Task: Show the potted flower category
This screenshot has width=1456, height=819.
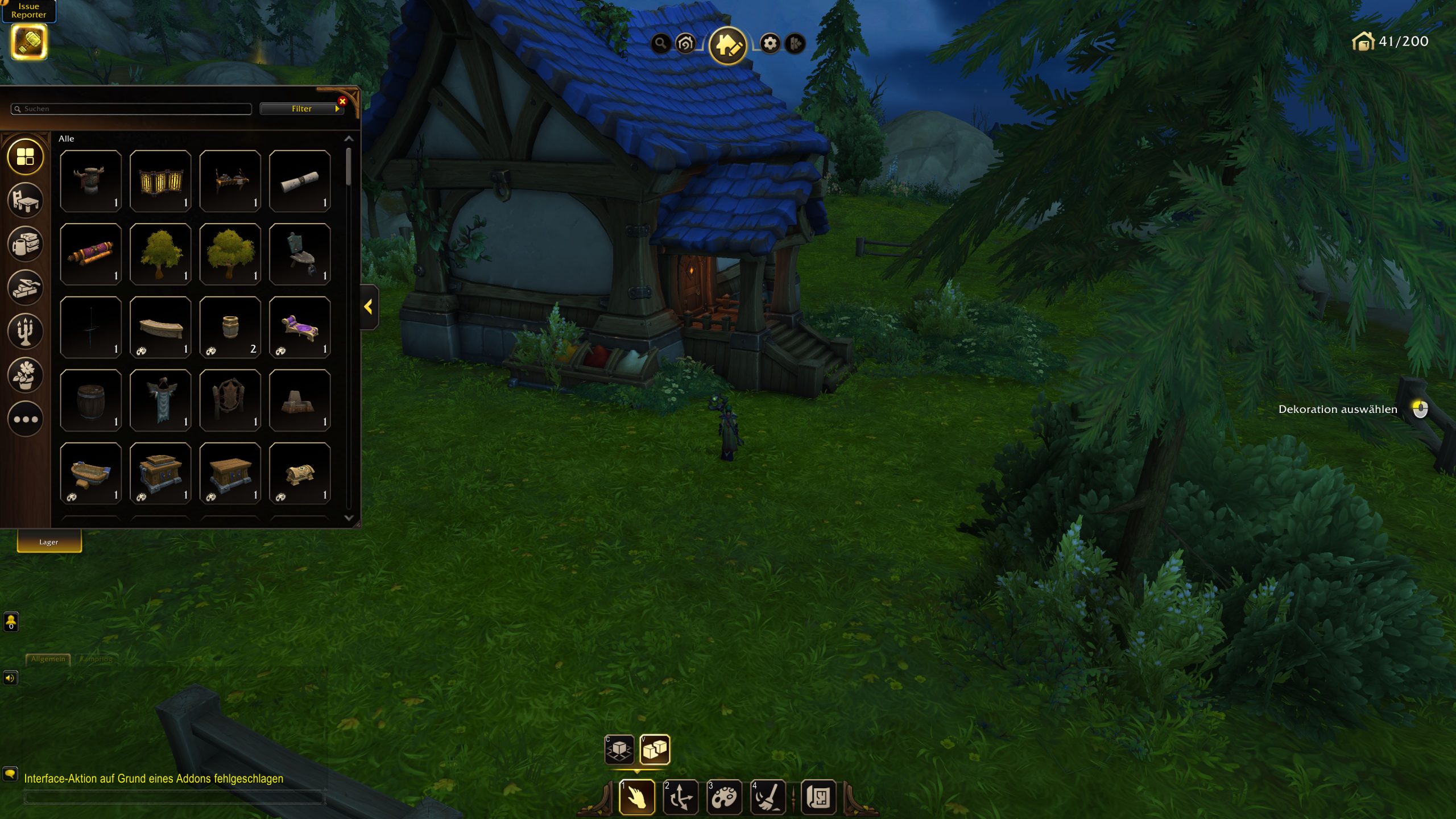Action: [26, 375]
